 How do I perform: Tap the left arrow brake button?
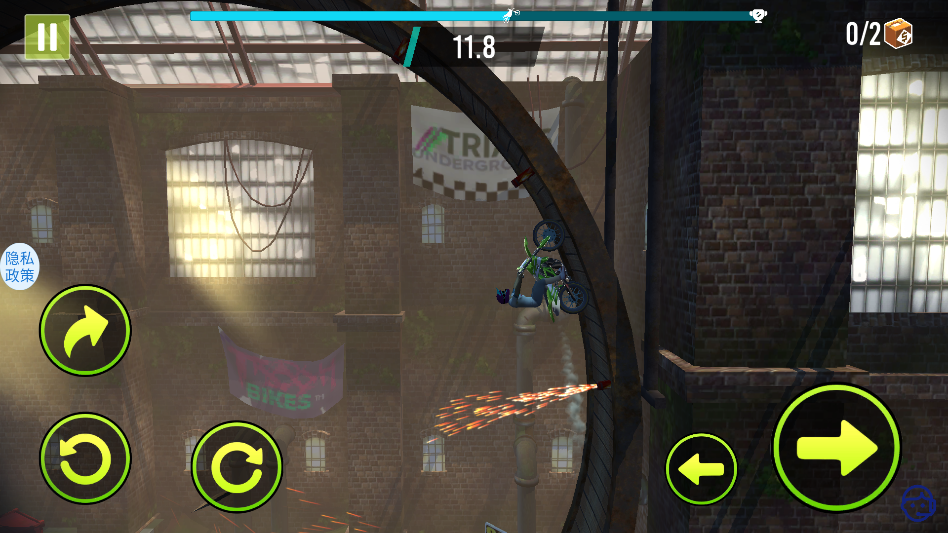coord(701,468)
